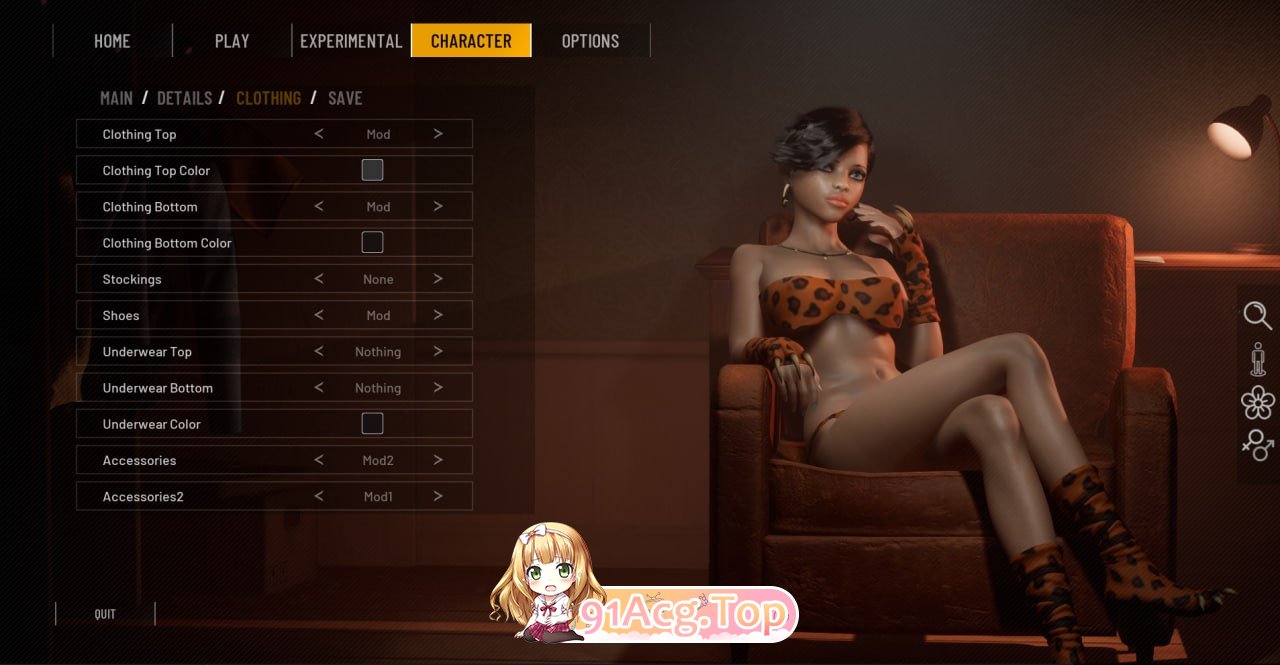Pick the Clothing Bottom Color swatch
Viewport: 1280px width, 665px height.
pos(372,242)
